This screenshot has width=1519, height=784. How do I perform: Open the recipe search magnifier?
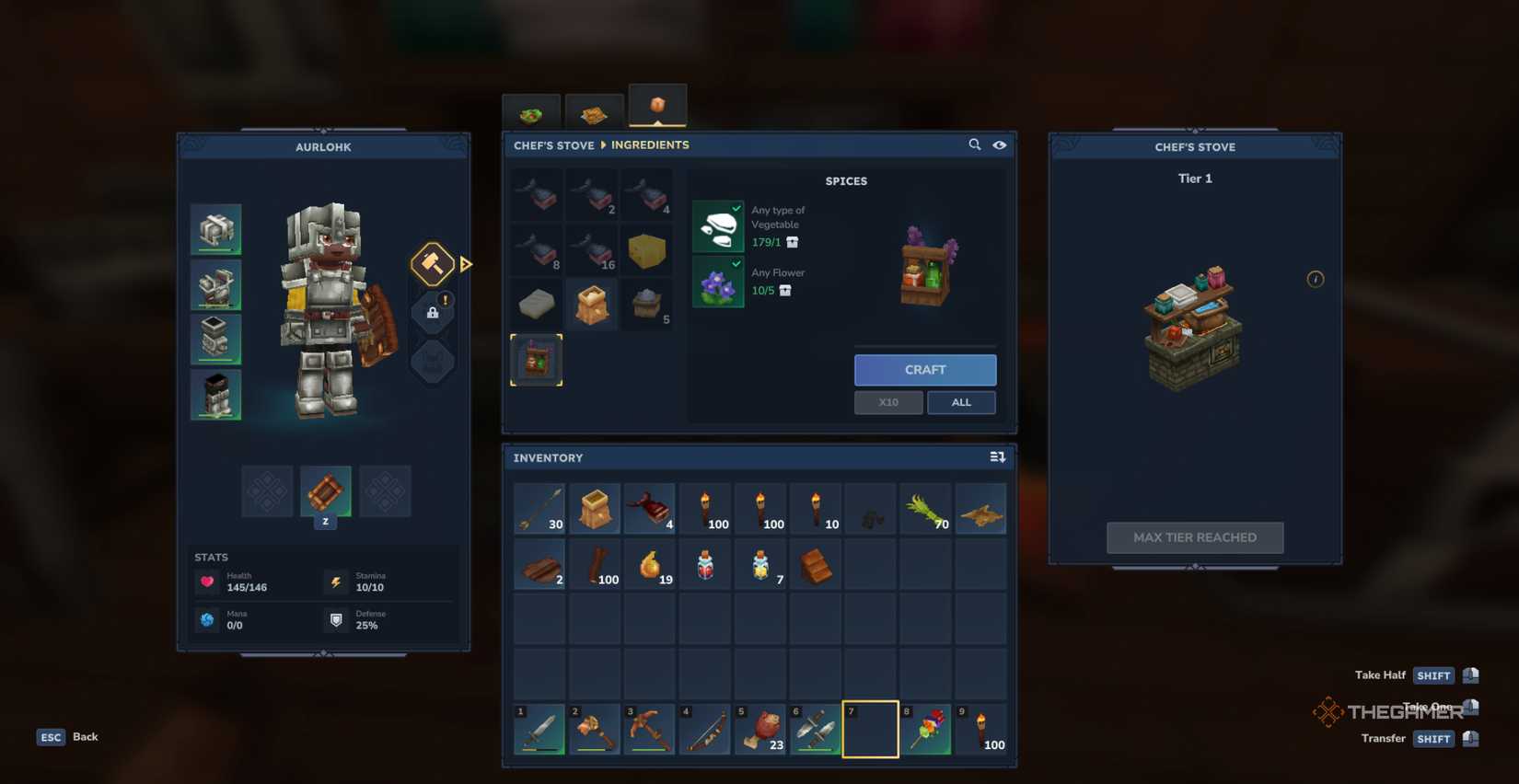(x=975, y=144)
